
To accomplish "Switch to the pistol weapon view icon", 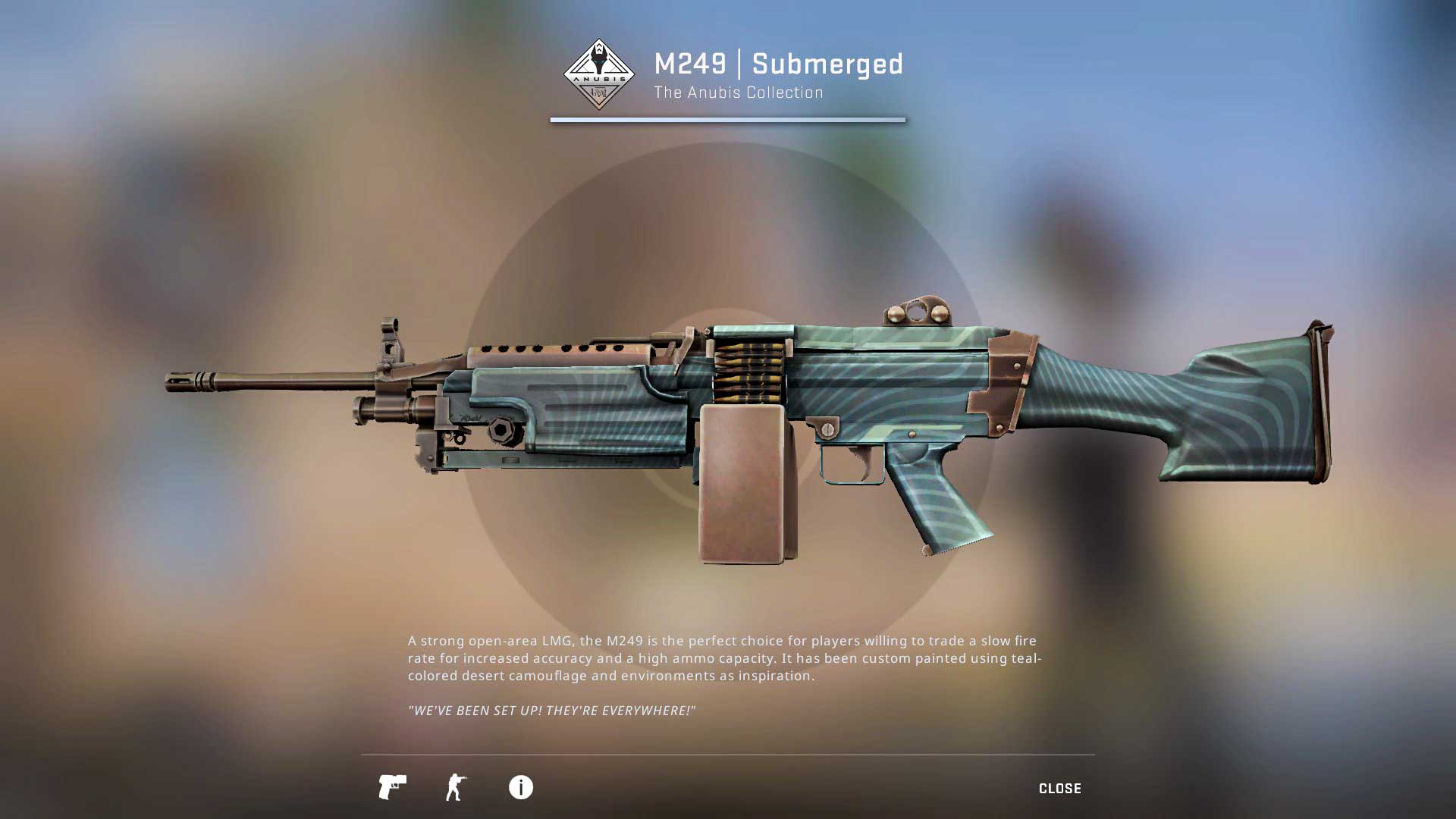I will (x=392, y=787).
